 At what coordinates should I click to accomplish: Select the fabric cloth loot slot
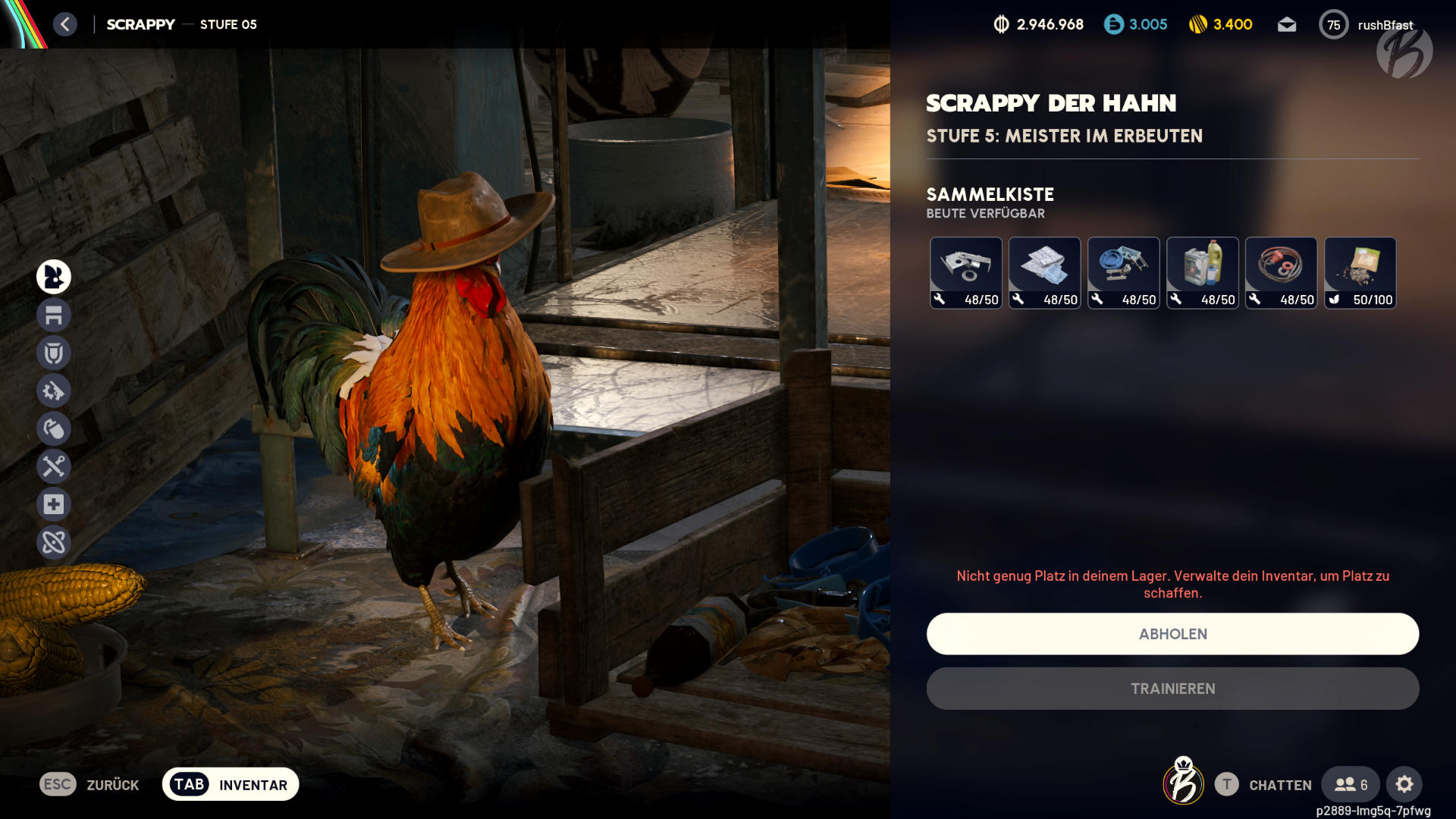click(x=1045, y=273)
